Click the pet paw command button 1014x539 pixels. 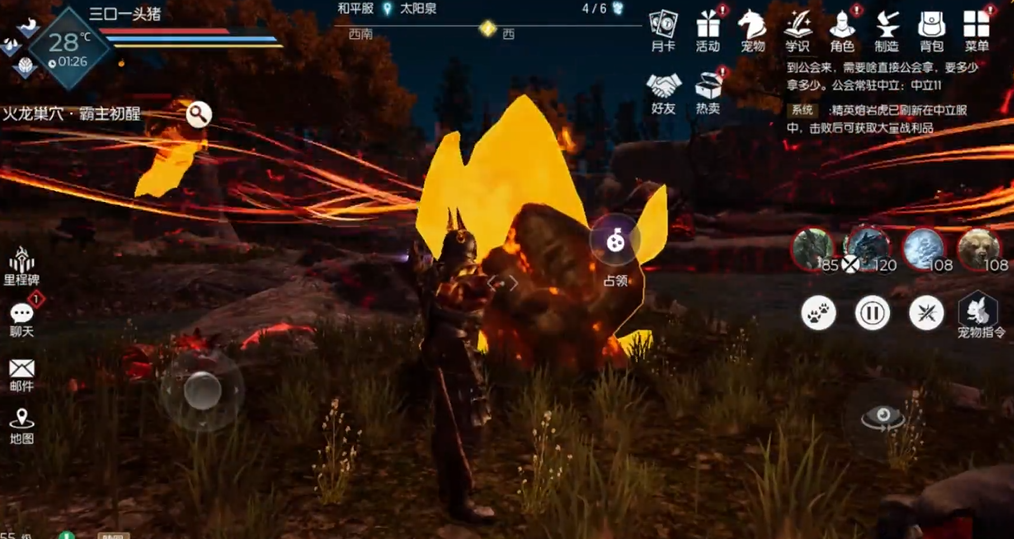click(x=818, y=313)
